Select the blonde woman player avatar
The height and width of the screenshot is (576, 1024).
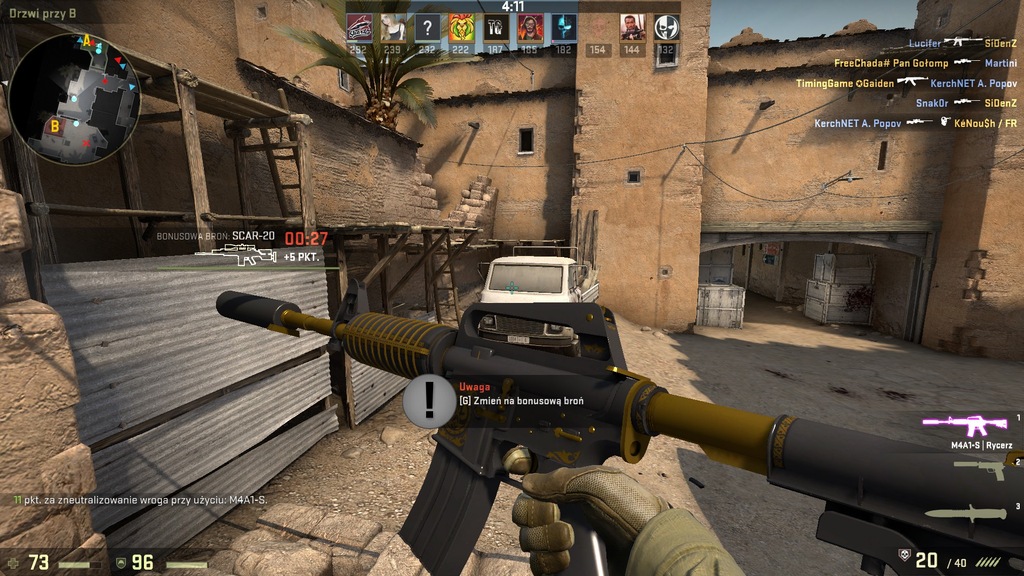394,27
